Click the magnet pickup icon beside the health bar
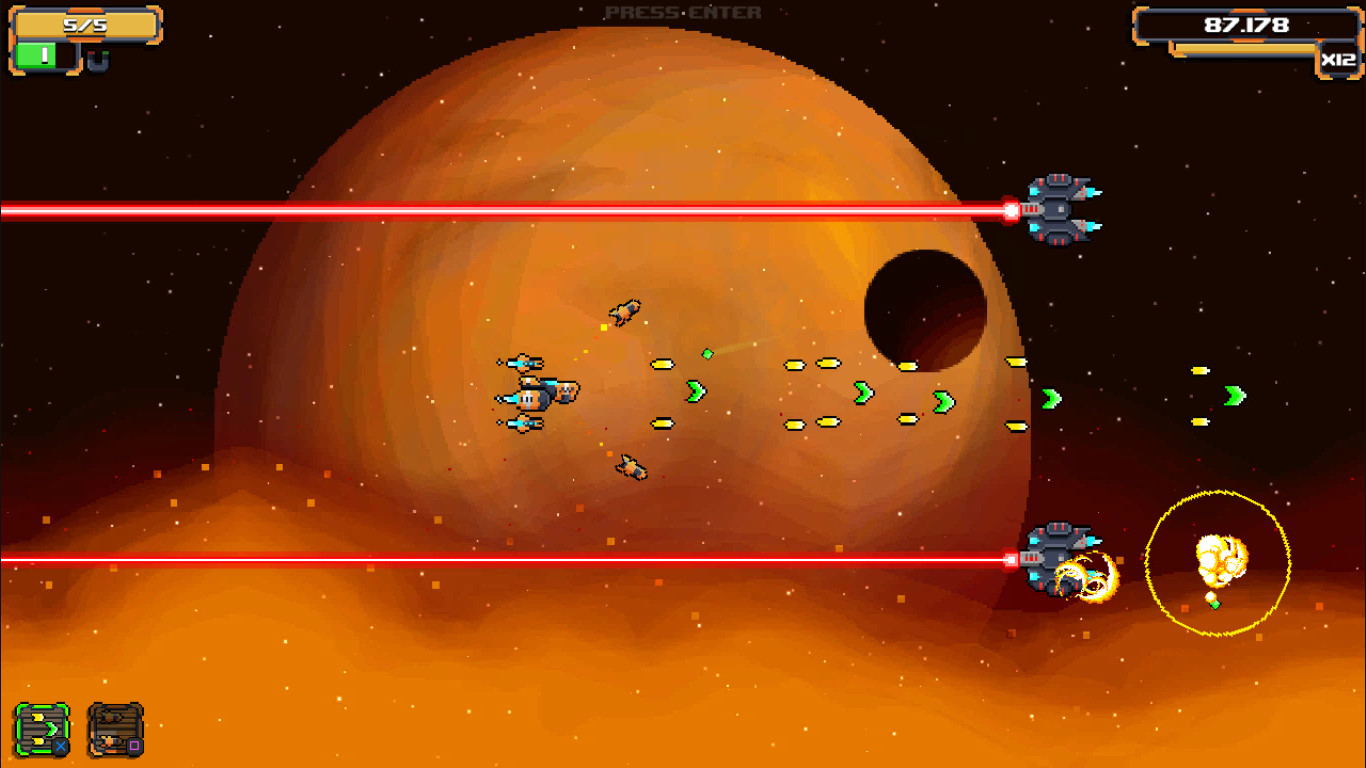Viewport: 1366px width, 768px height. [x=98, y=60]
